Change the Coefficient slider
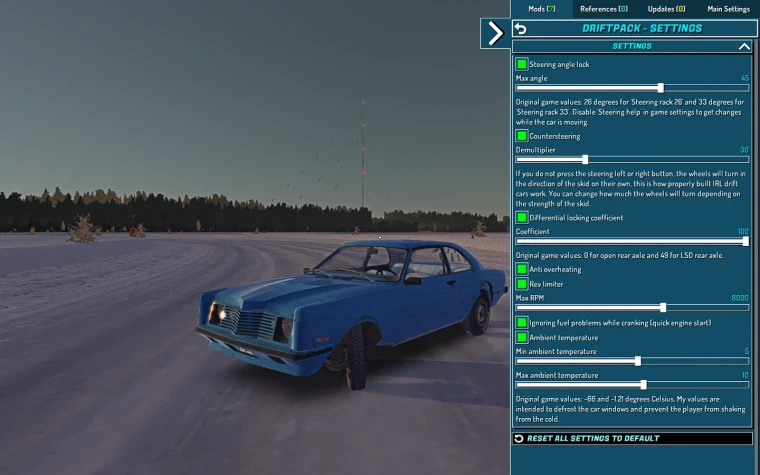This screenshot has height=475, width=760. [x=745, y=241]
